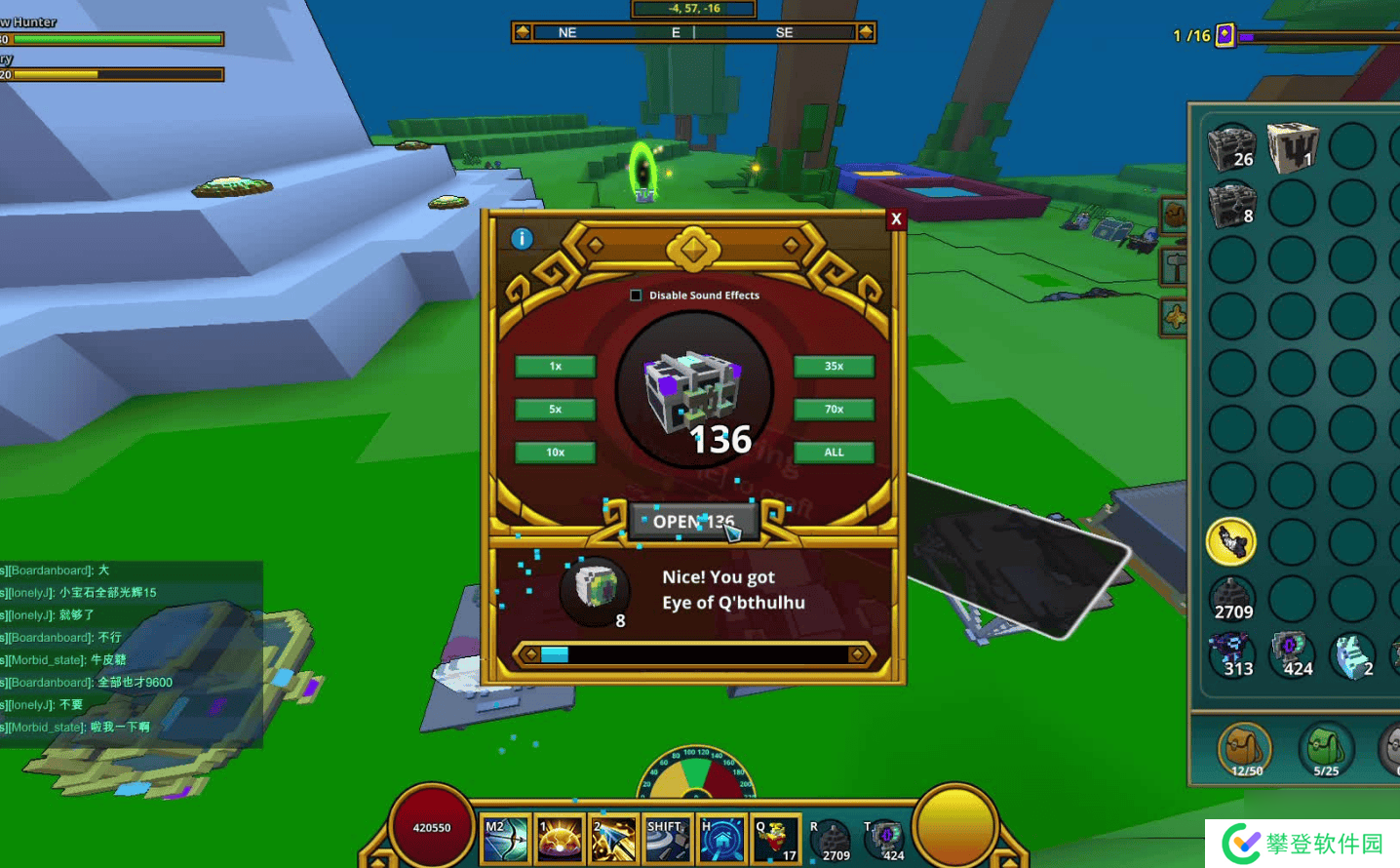The width and height of the screenshot is (1400, 868).
Task: Open the blue info icon
Action: click(x=522, y=239)
